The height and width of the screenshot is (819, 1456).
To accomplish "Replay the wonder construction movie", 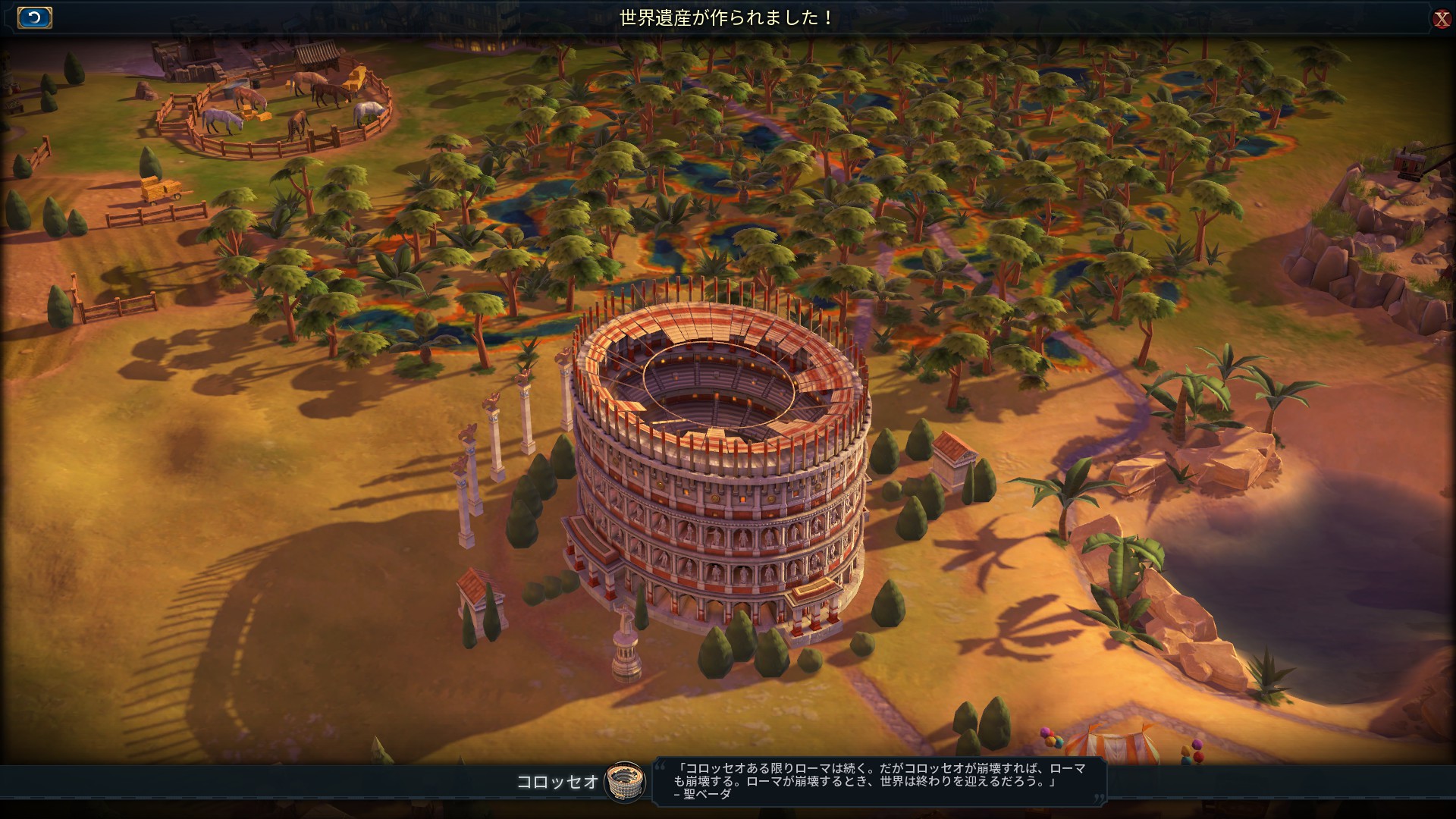I will (34, 18).
